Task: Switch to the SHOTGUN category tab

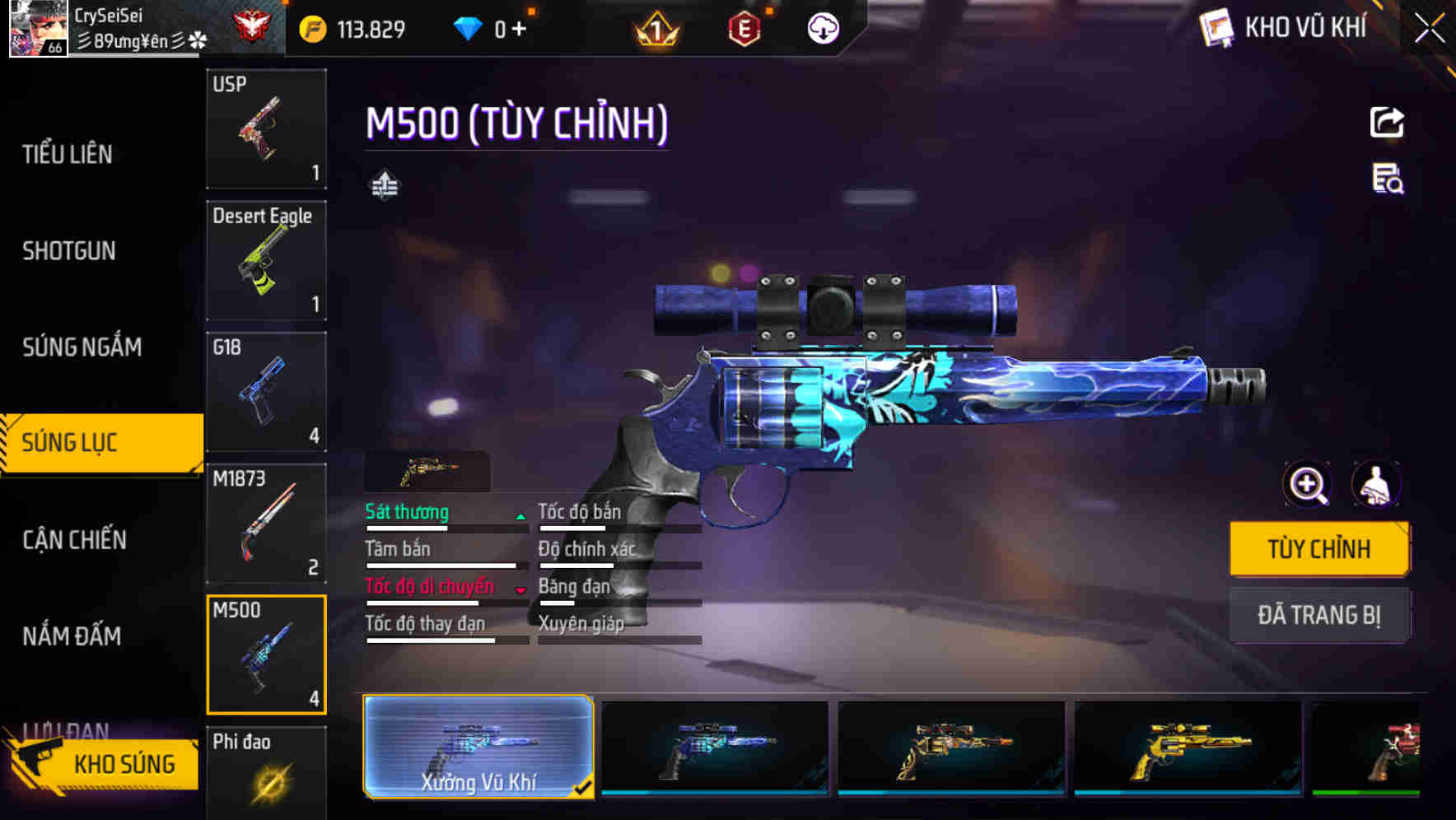Action: [x=70, y=250]
